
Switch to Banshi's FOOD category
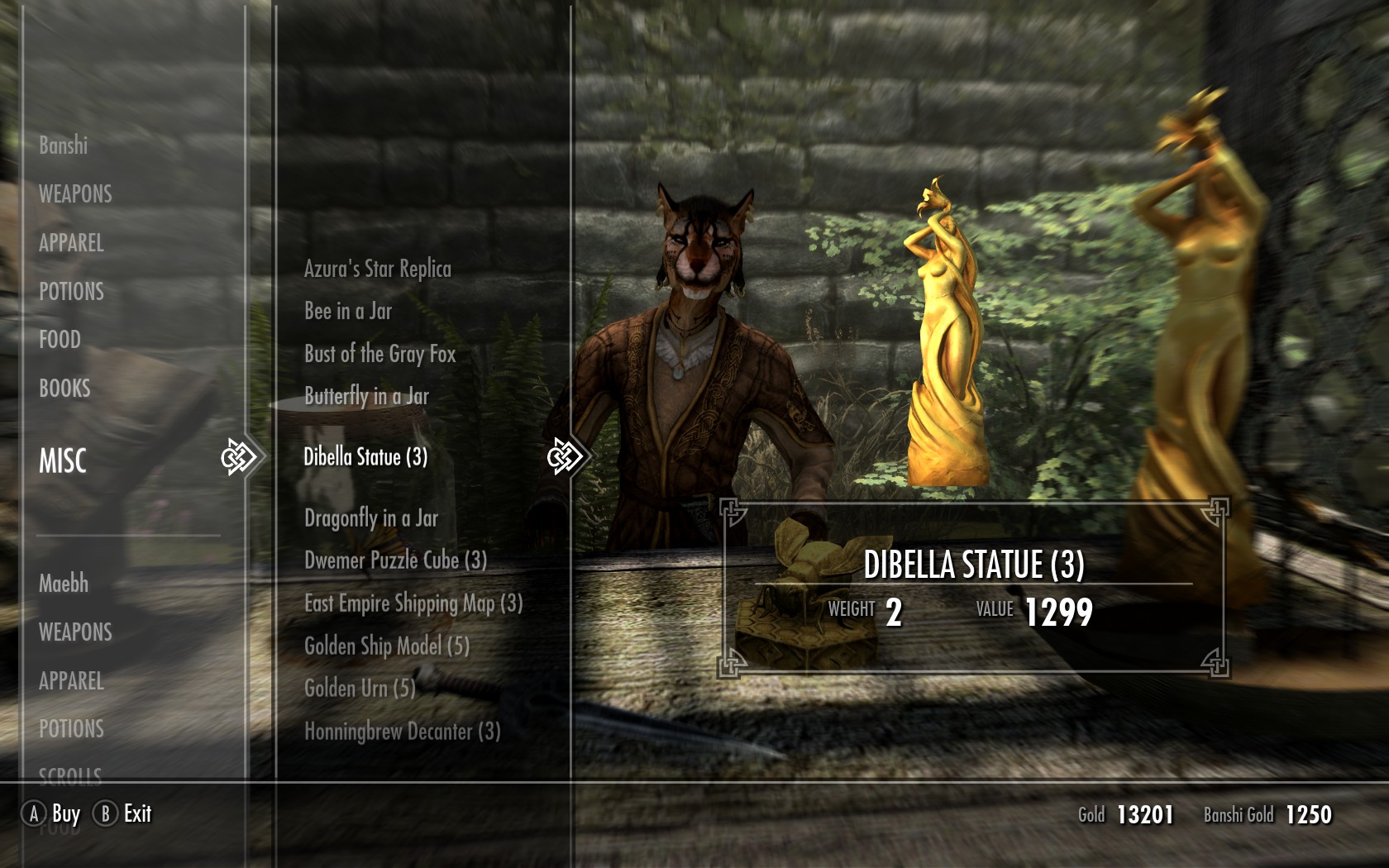coord(60,340)
